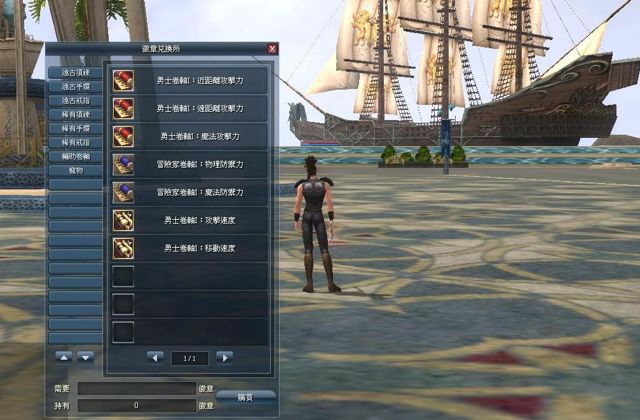The width and height of the screenshot is (640, 420).
Task: Choose the 稀有項鍊 category
Action: pyautogui.click(x=75, y=114)
